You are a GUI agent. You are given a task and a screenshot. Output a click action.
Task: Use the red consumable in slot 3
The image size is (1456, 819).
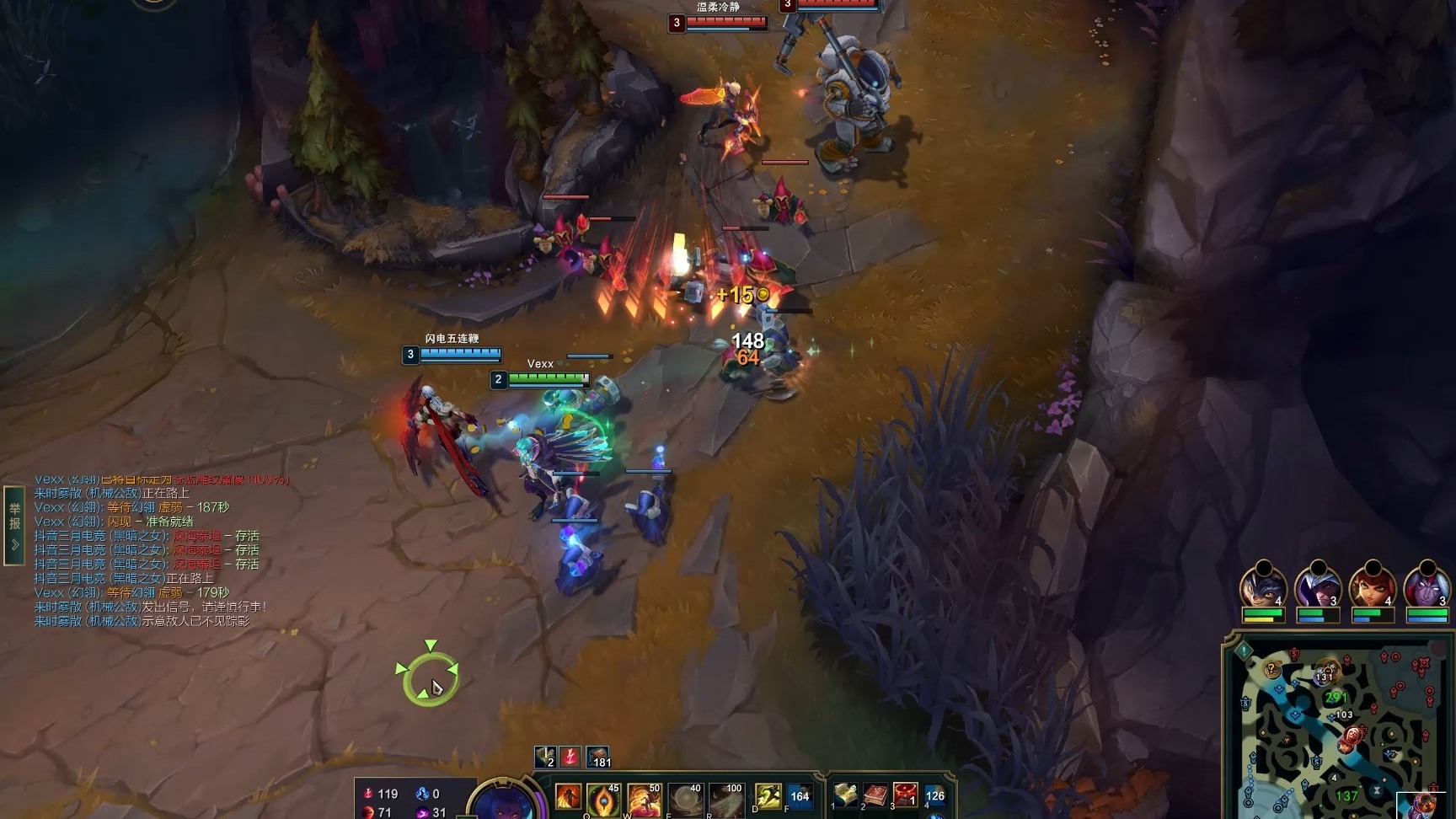click(905, 795)
